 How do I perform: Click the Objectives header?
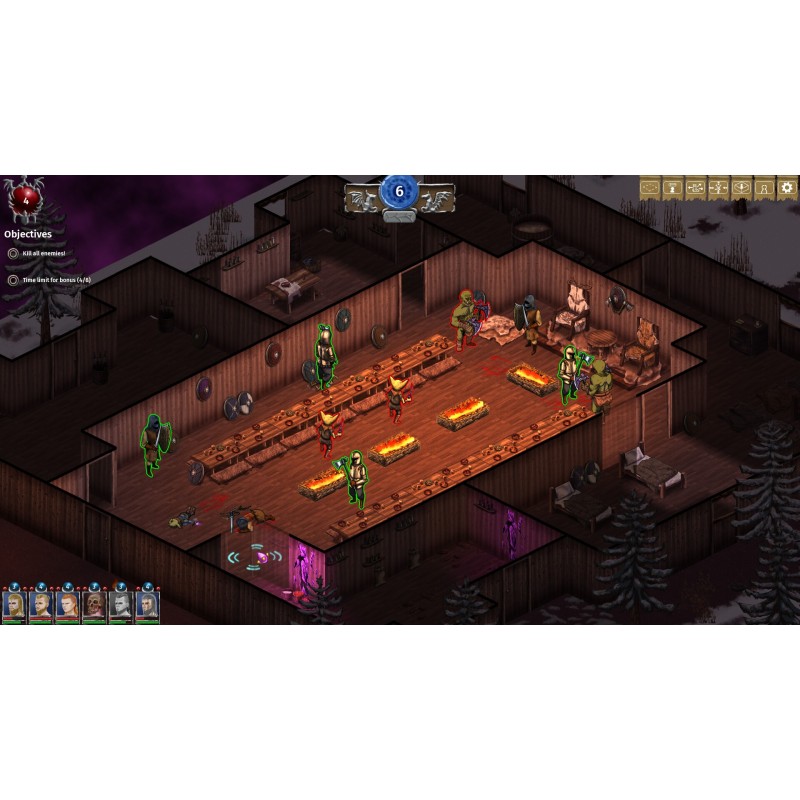(x=28, y=234)
